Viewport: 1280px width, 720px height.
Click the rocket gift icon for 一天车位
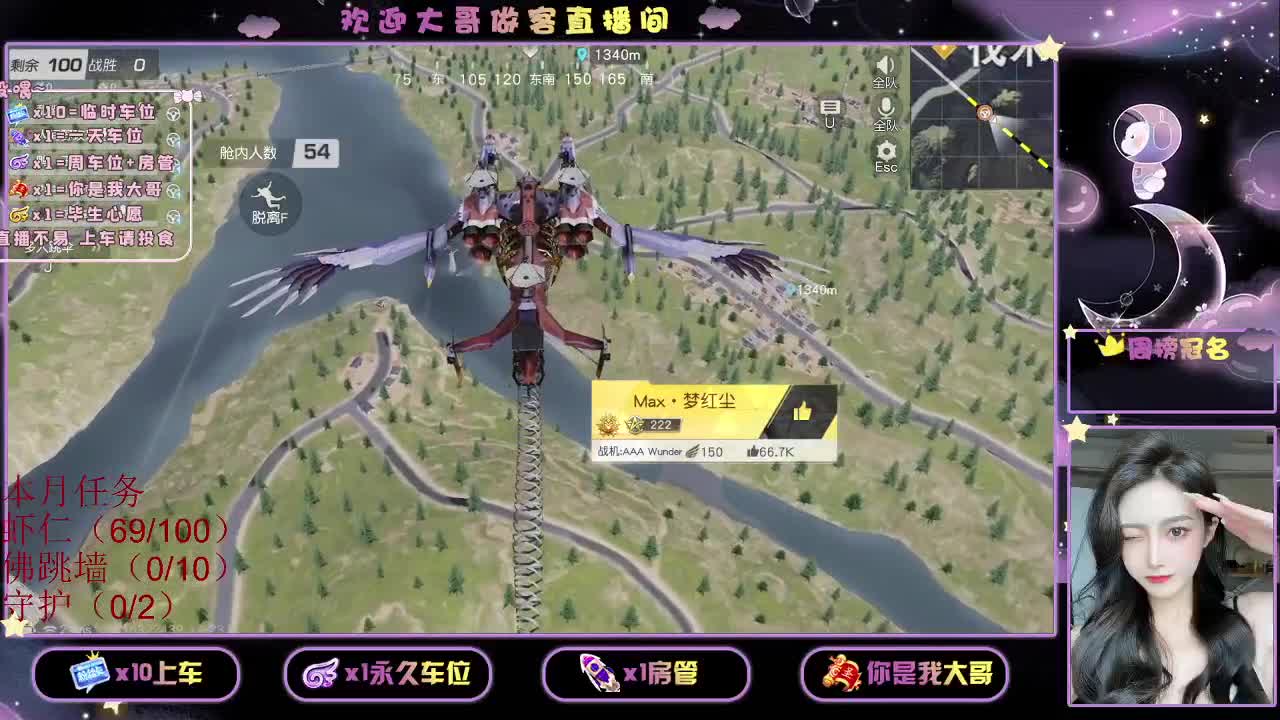[18, 137]
